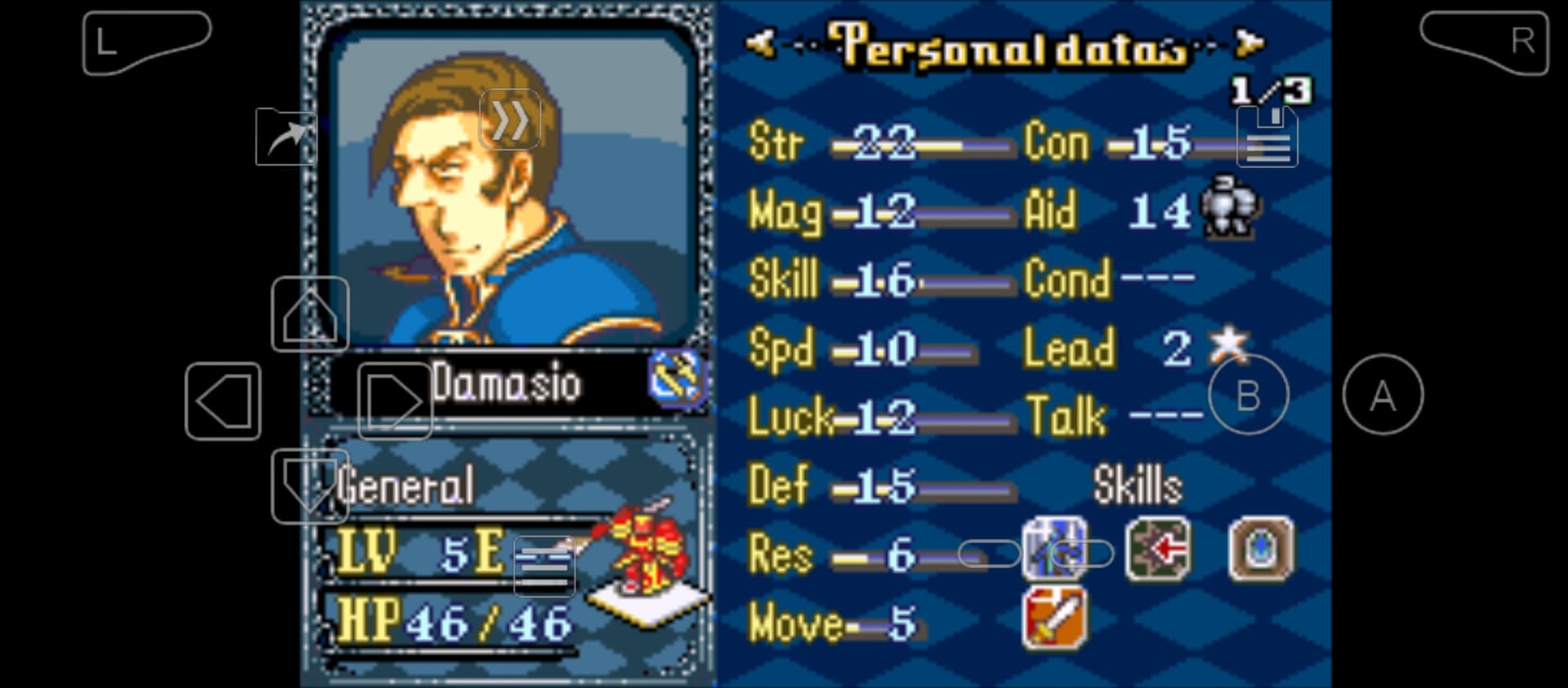1568x688 pixels.
Task: Tap the emulator fast-forward arrows
Action: tap(510, 120)
